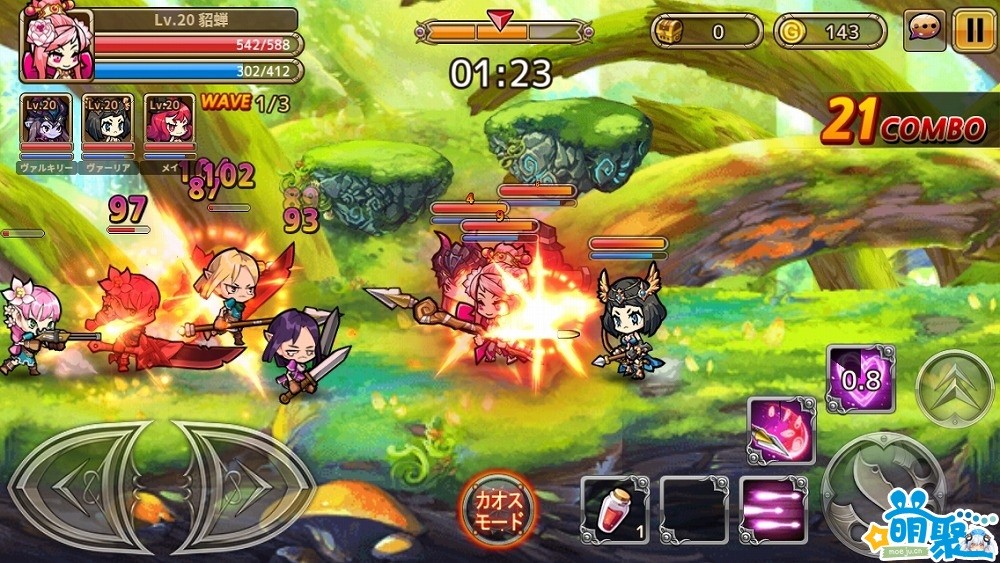Viewport: 1000px width, 563px height.
Task: Activate the pink triple-beam skill
Action: pyautogui.click(x=774, y=509)
